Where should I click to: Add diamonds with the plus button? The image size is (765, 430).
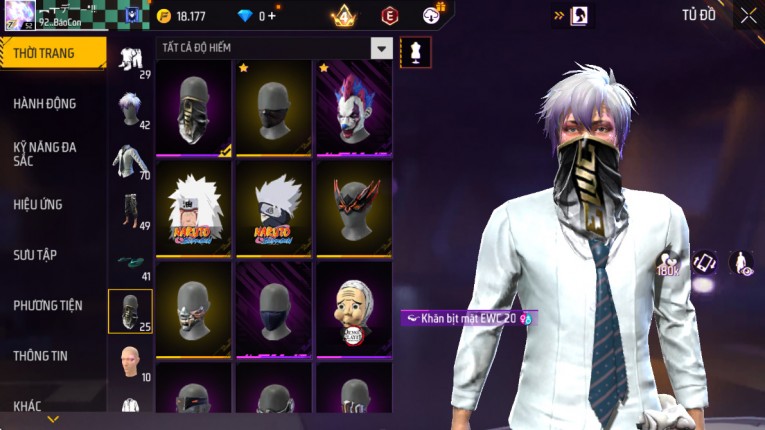pos(272,16)
